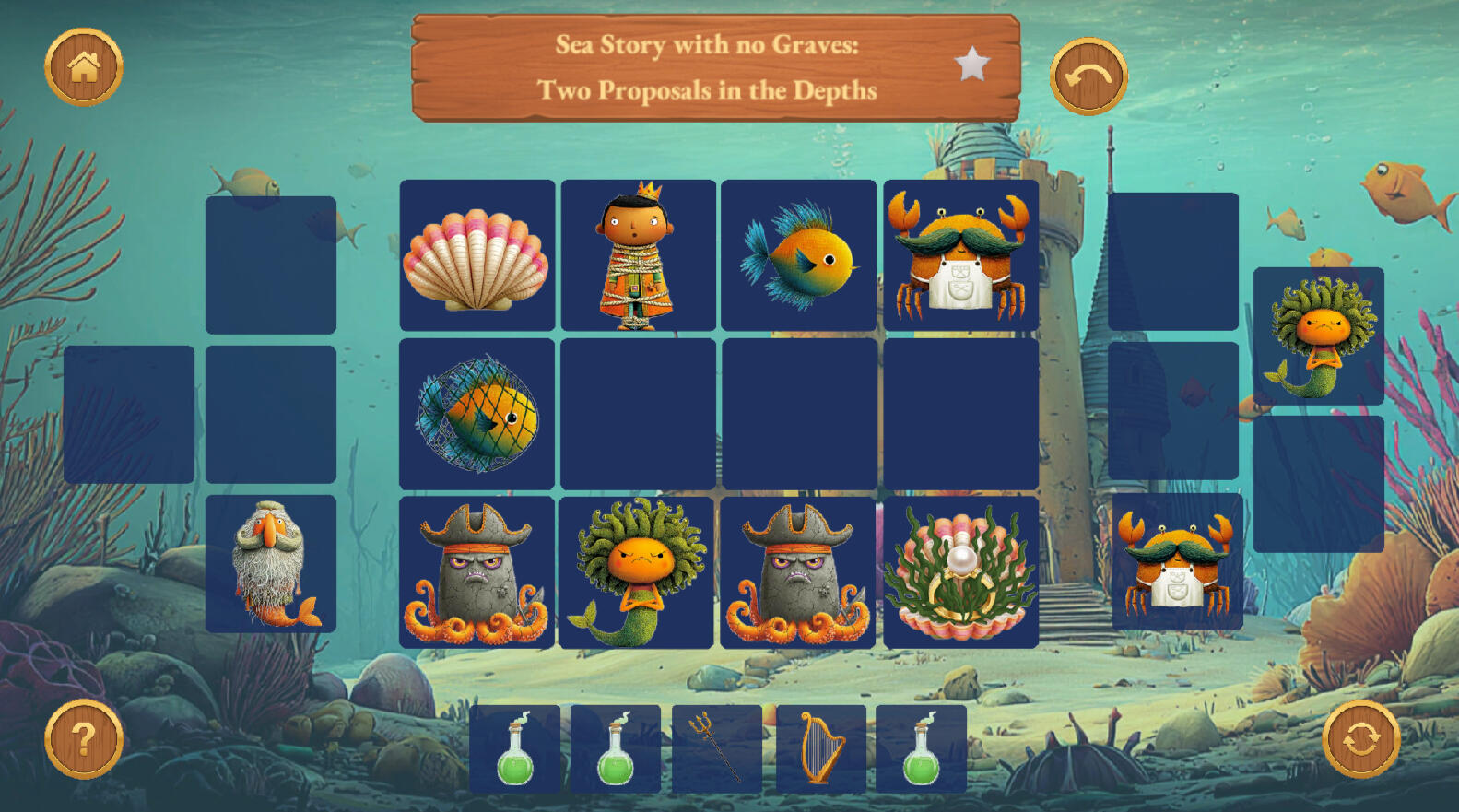Choose the tied-up prince with crown tile

pyautogui.click(x=638, y=255)
